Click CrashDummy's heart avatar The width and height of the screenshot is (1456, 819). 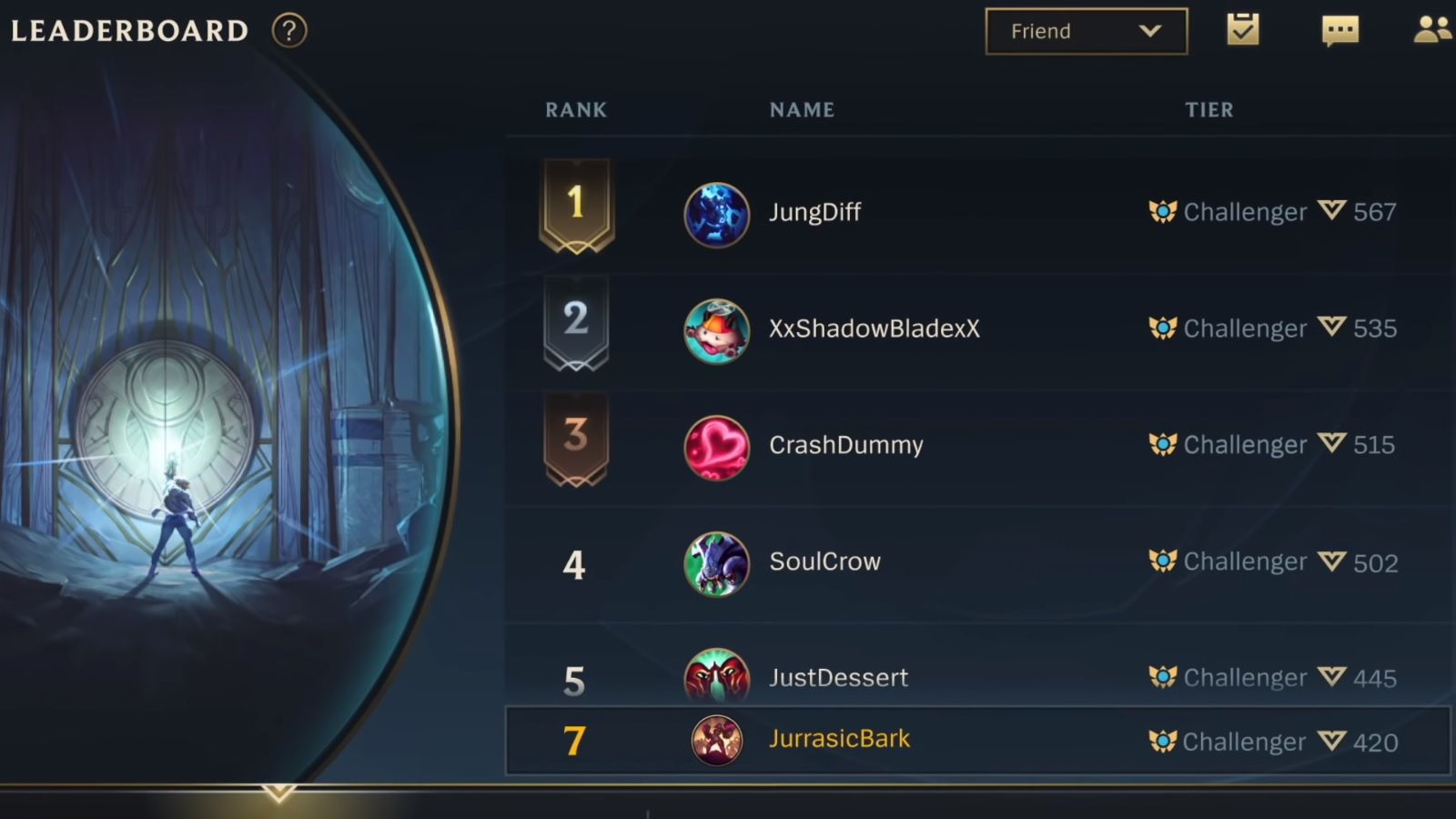716,445
